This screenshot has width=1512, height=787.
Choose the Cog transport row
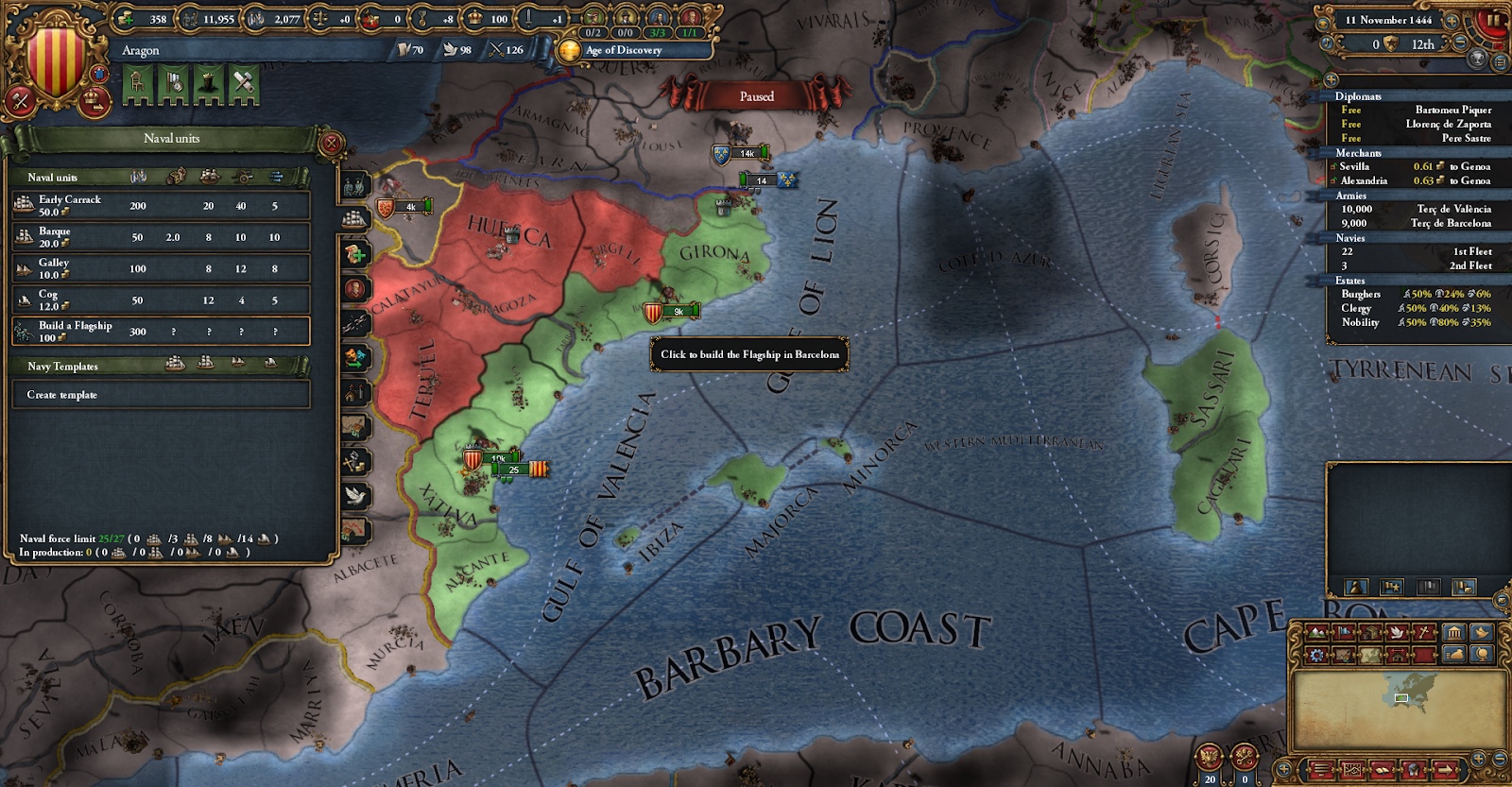point(161,299)
